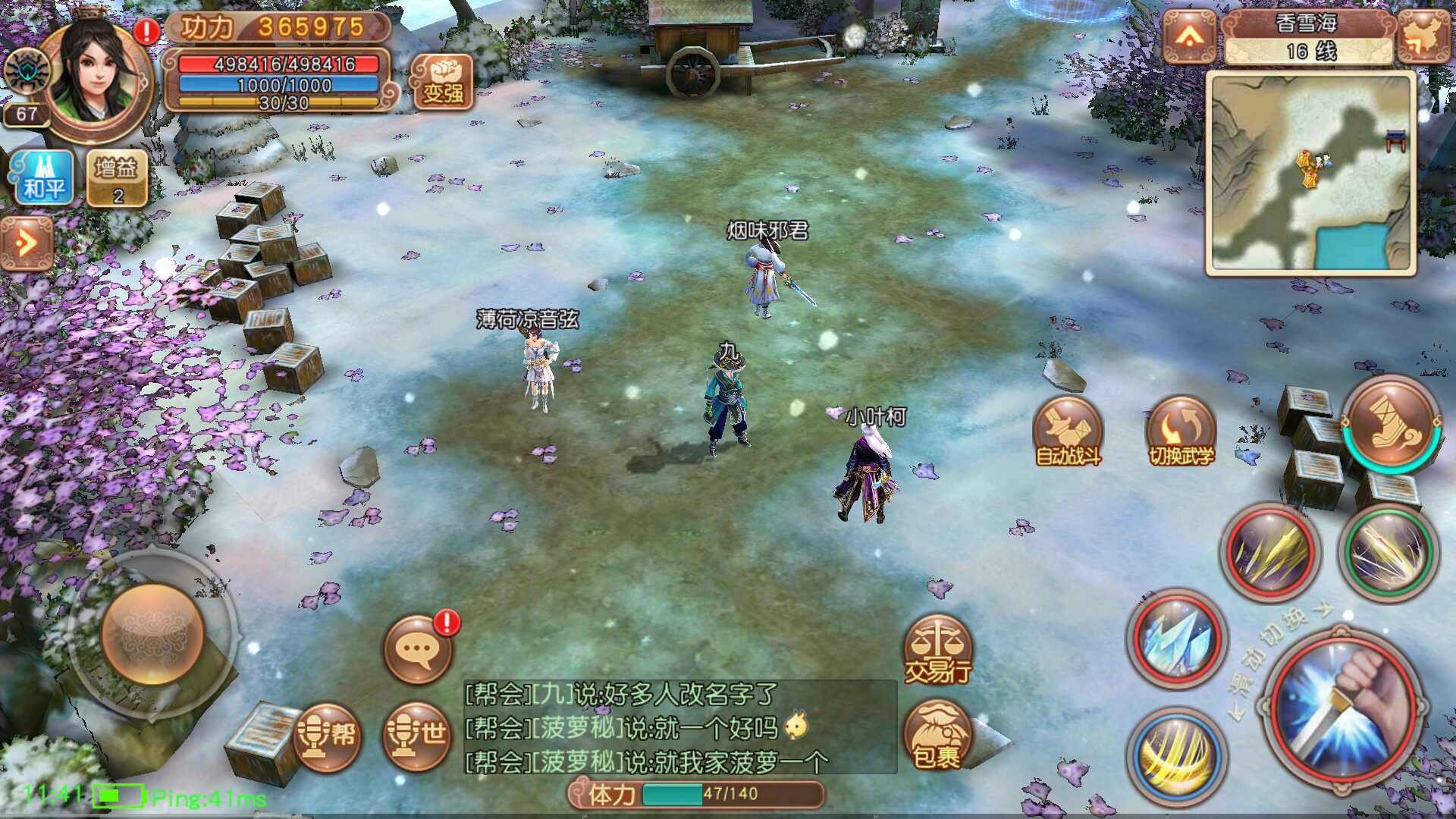The width and height of the screenshot is (1456, 819).
Task: Enable 自动战斗 auto battle
Action: pyautogui.click(x=1068, y=432)
